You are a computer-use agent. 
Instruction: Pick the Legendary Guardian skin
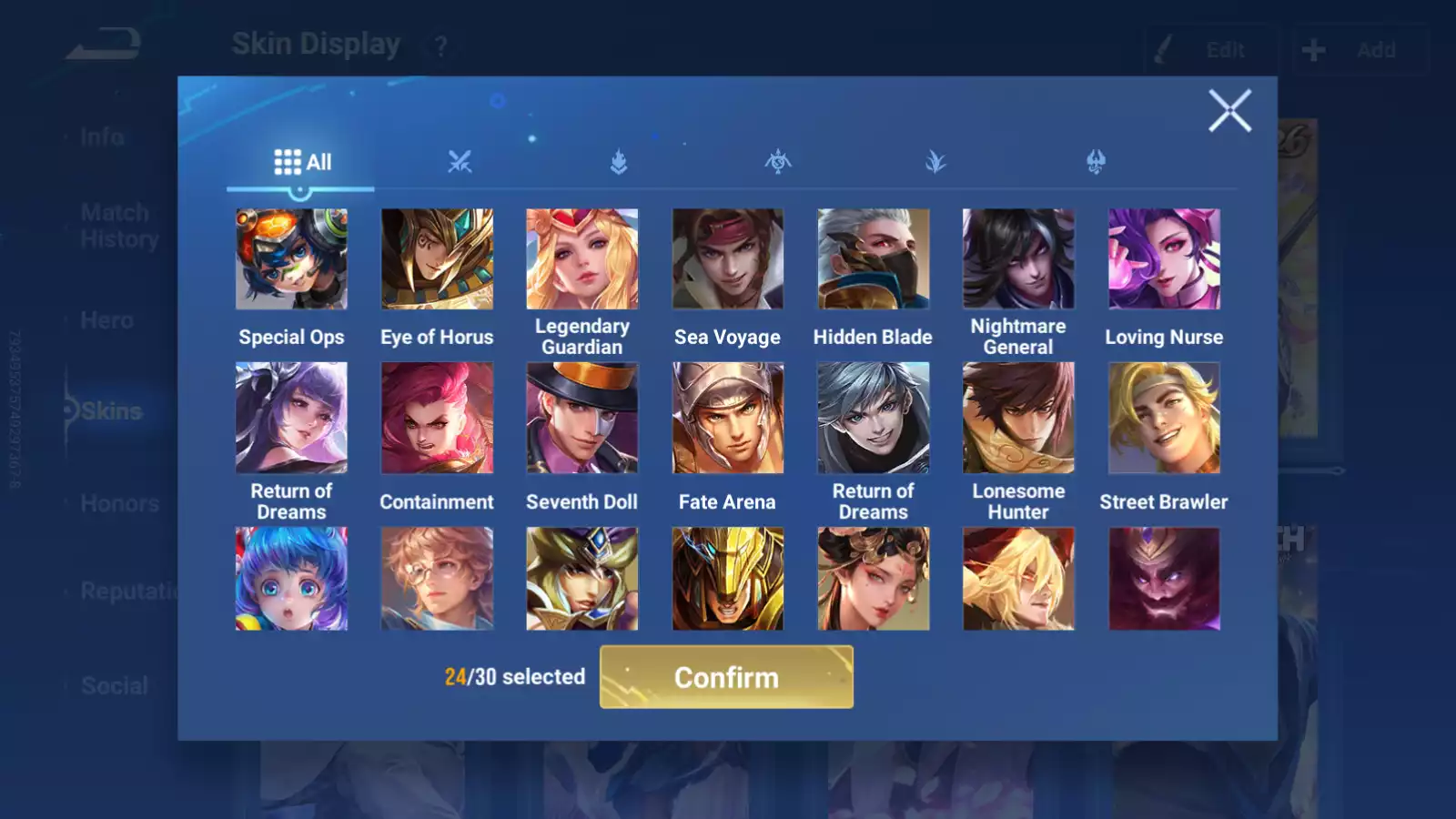click(582, 259)
